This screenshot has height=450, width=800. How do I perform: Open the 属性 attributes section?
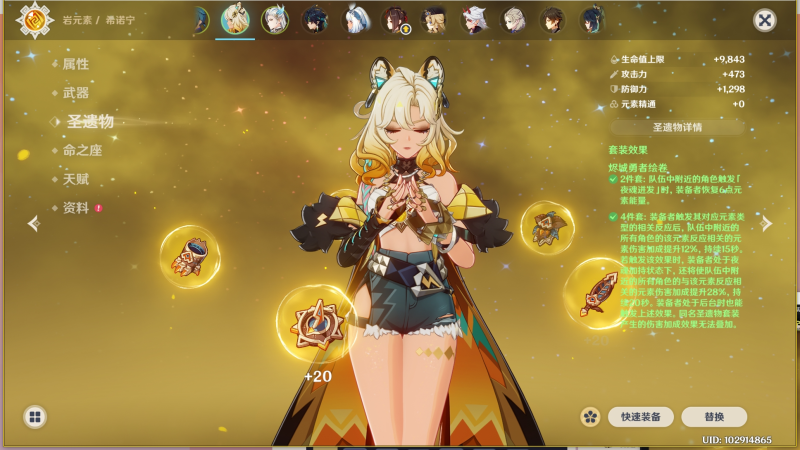[76, 64]
